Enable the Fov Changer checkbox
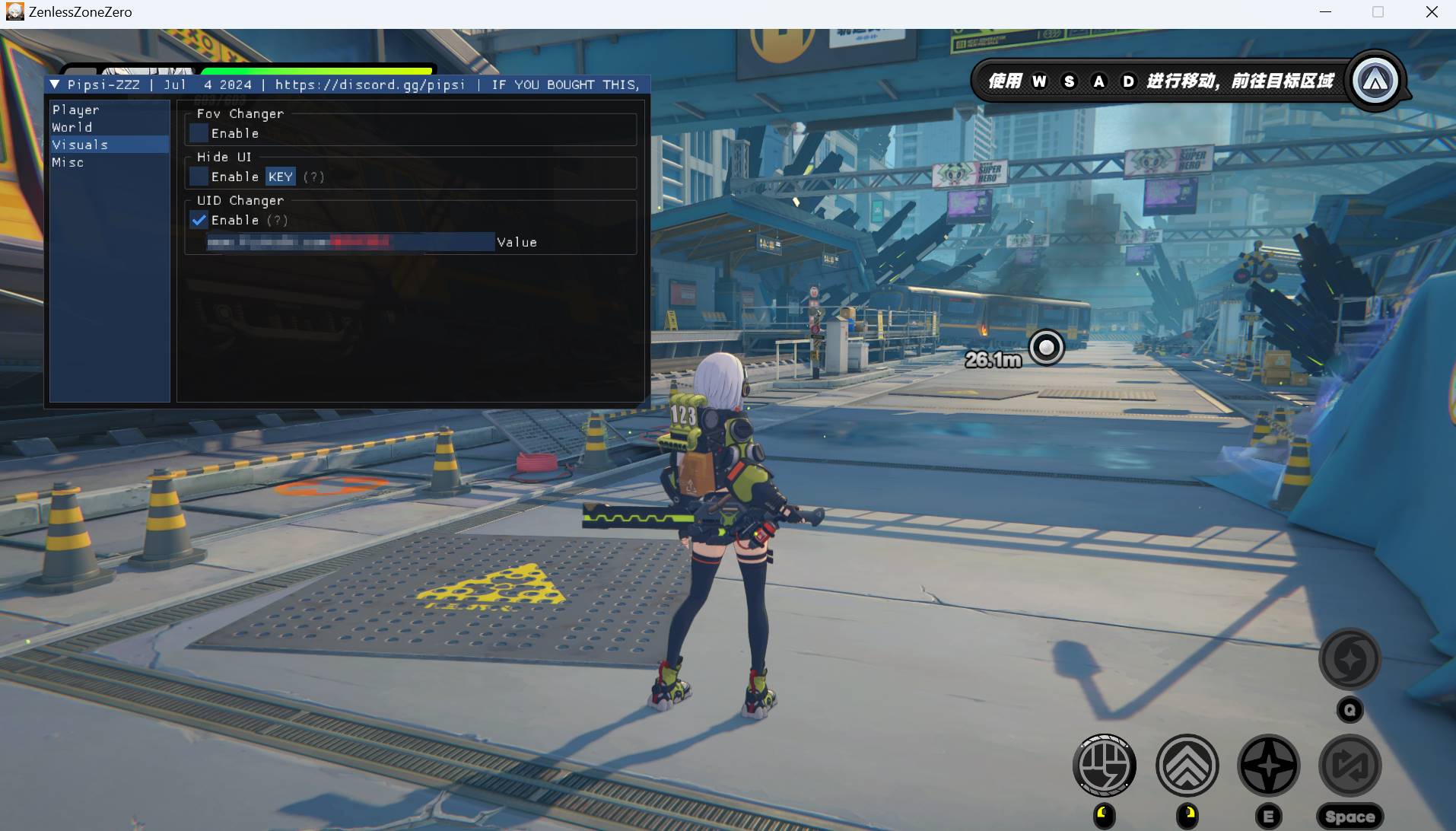Image resolution: width=1456 pixels, height=831 pixels. click(199, 133)
